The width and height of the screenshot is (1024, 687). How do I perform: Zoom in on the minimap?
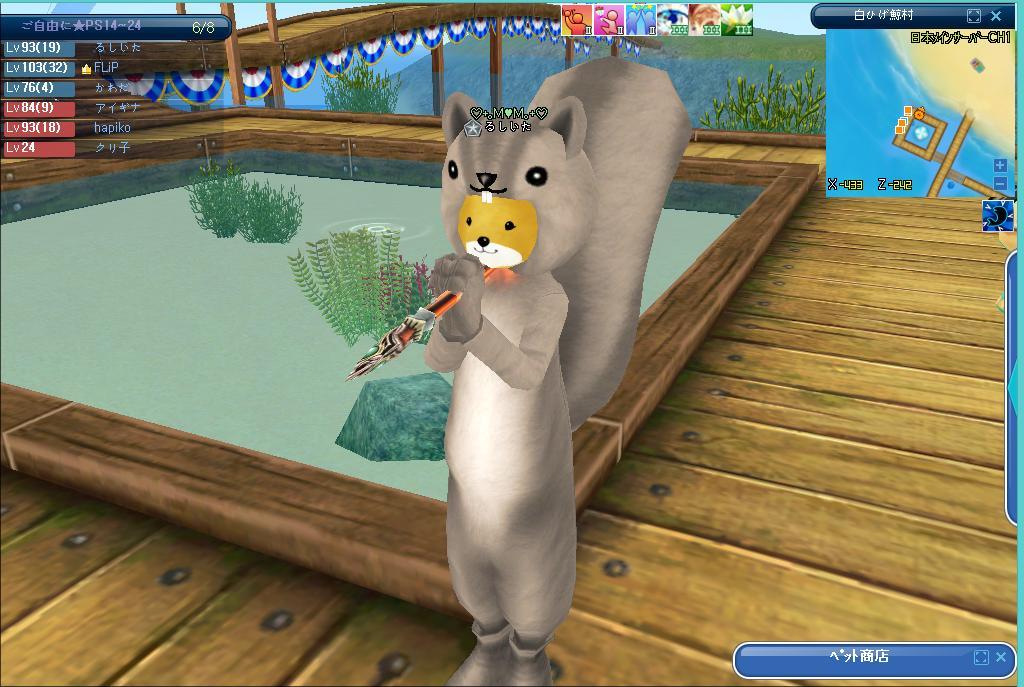pos(1000,165)
